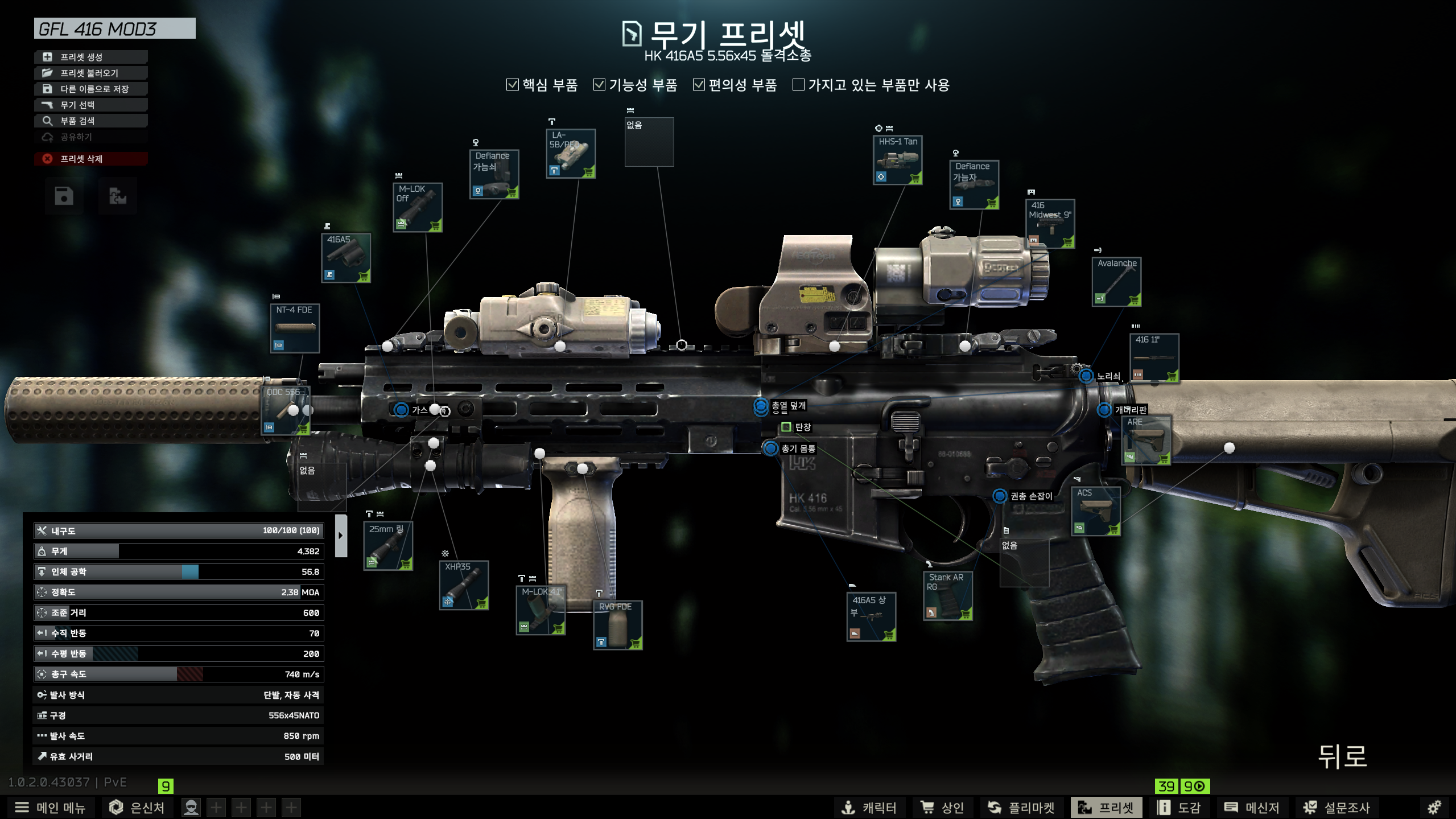Open the 상인 traders tab
Image resolution: width=1456 pixels, height=819 pixels.
[942, 807]
